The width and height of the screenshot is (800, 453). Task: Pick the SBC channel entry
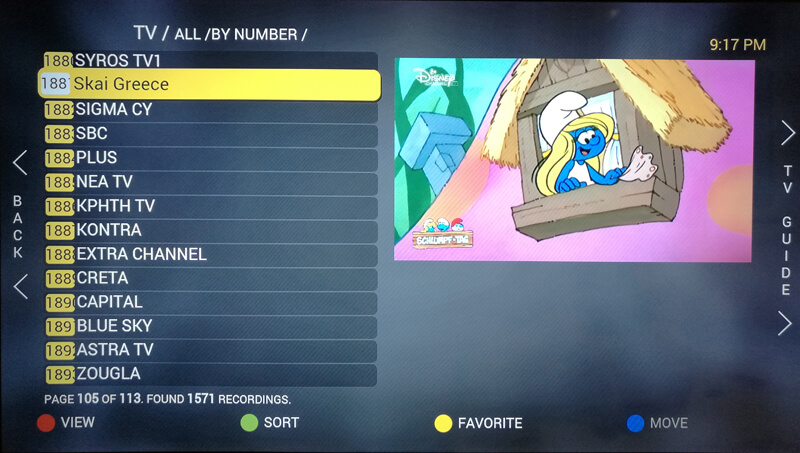coord(210,133)
